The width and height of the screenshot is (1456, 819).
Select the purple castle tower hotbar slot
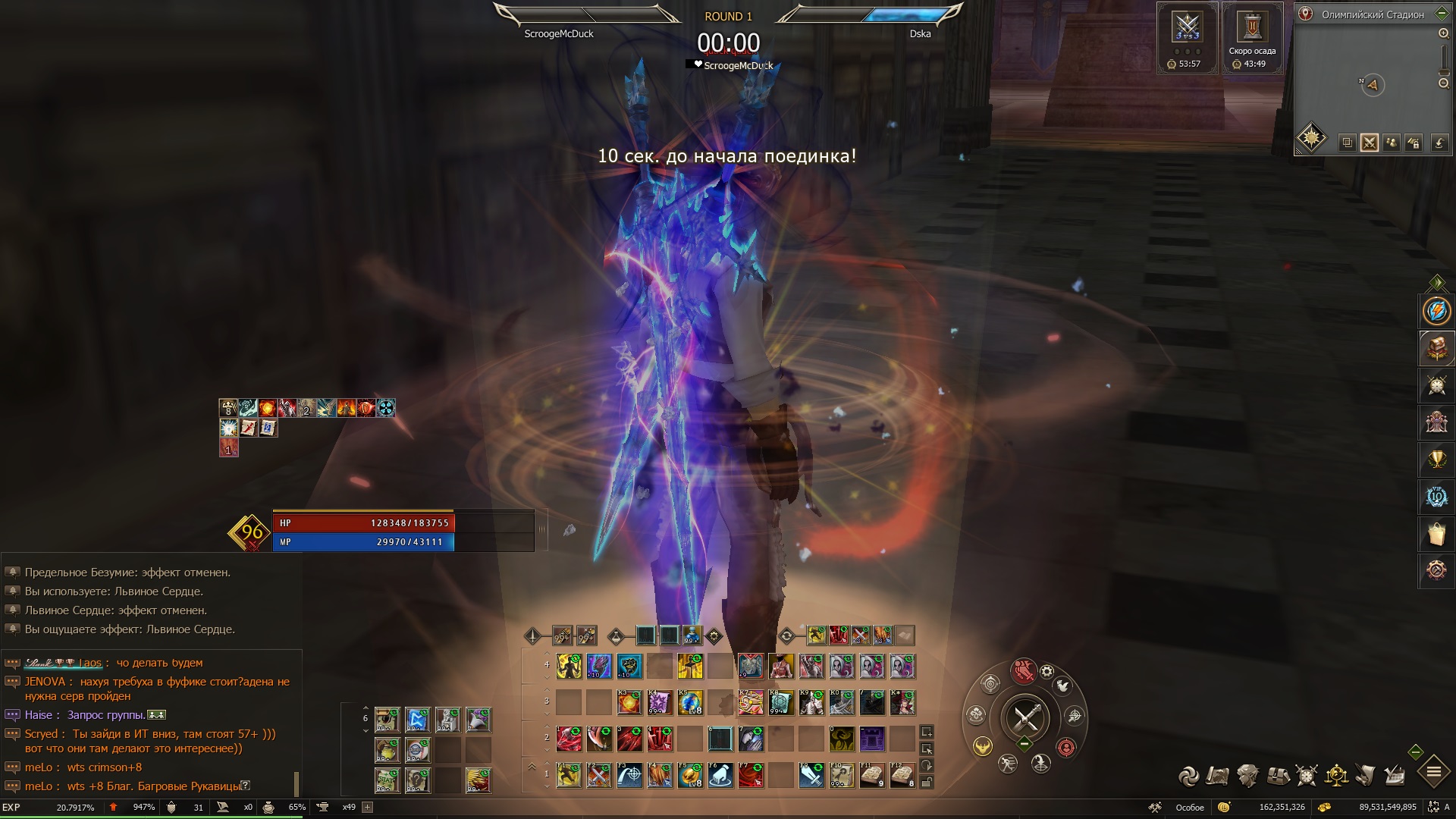(x=872, y=739)
